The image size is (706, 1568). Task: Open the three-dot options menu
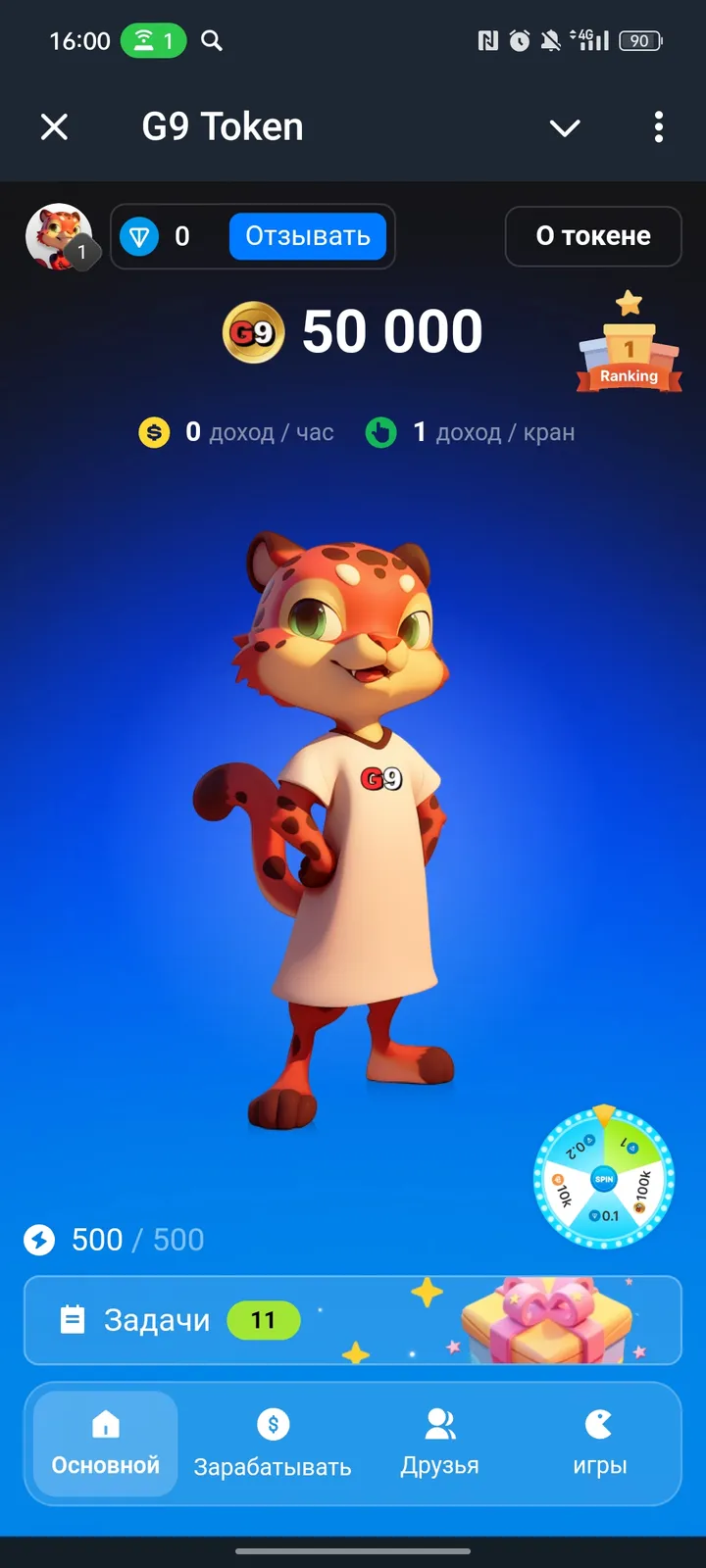(658, 126)
